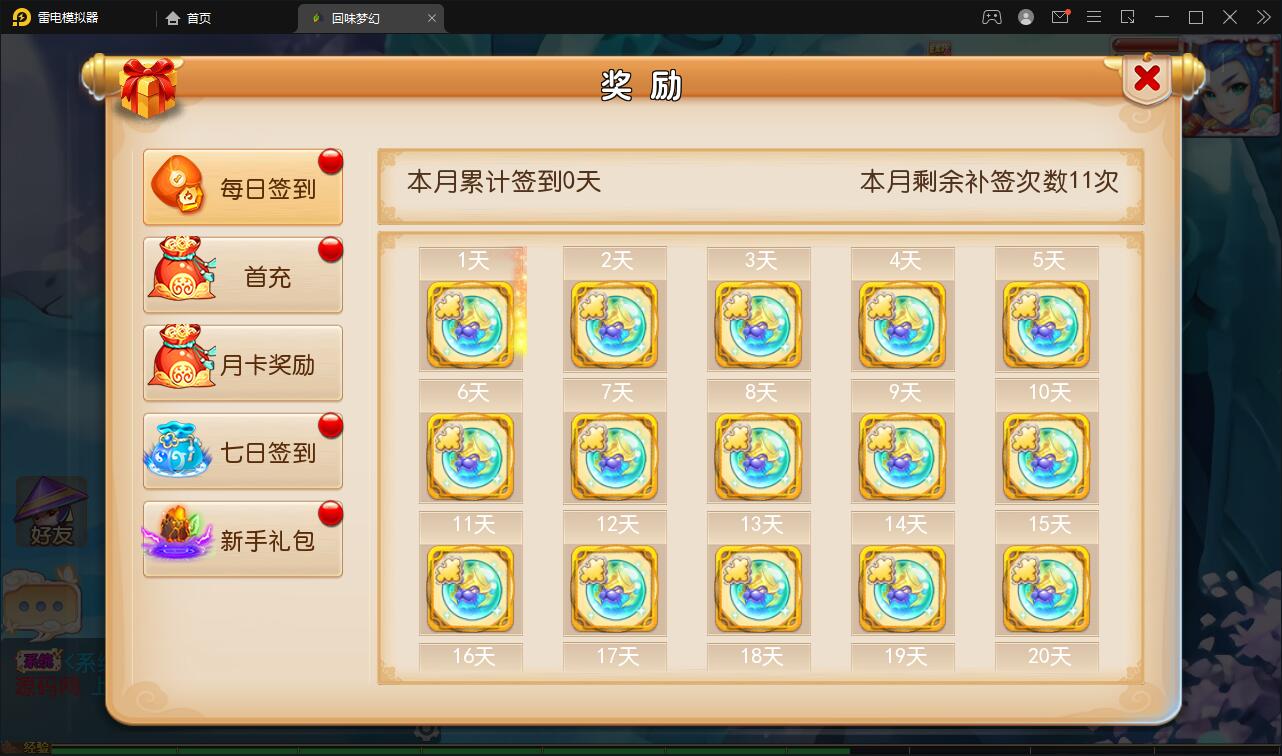Open the mail icon with red notification dot

pos(1062,17)
